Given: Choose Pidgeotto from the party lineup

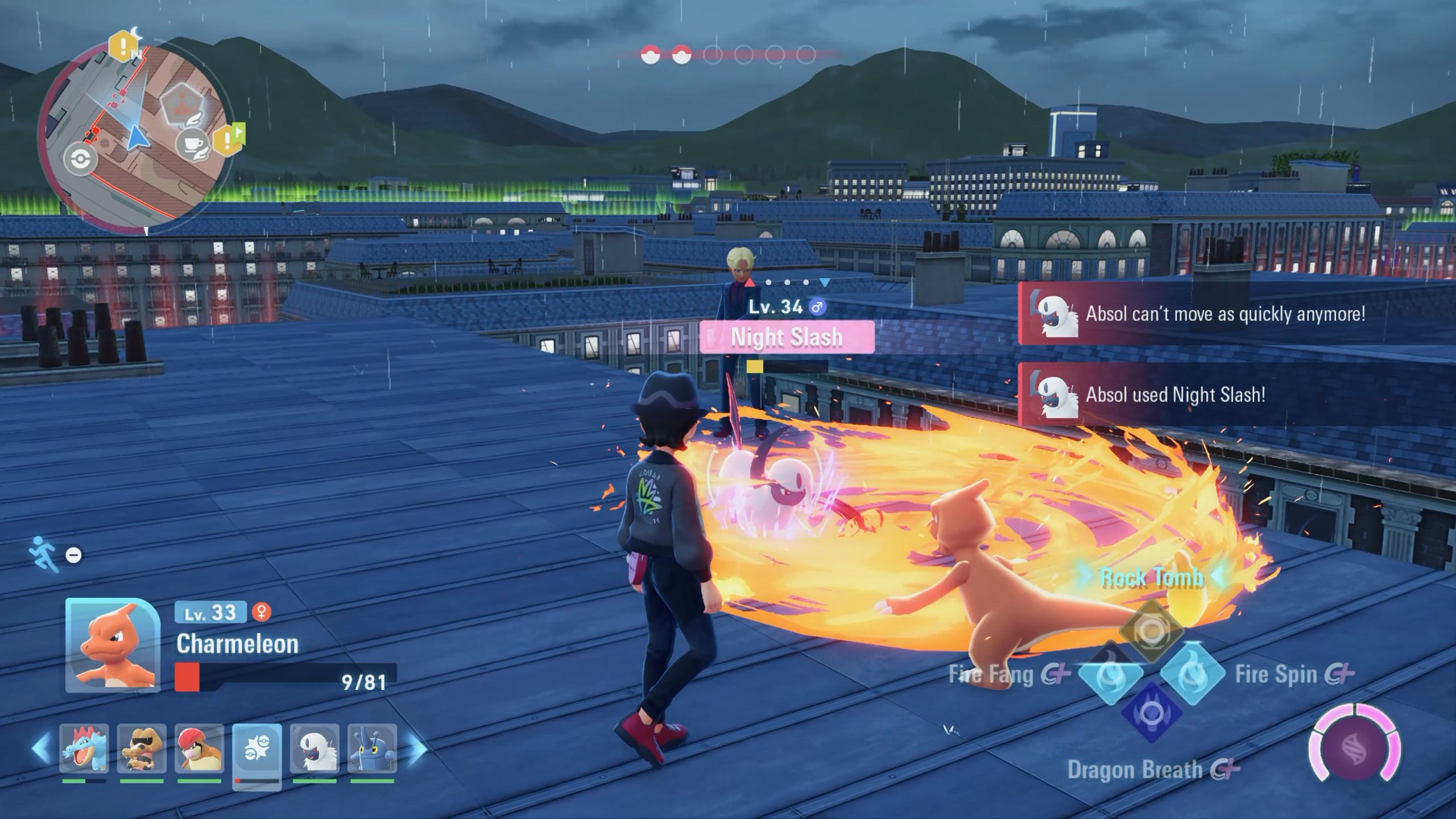Looking at the screenshot, I should pyautogui.click(x=199, y=748).
